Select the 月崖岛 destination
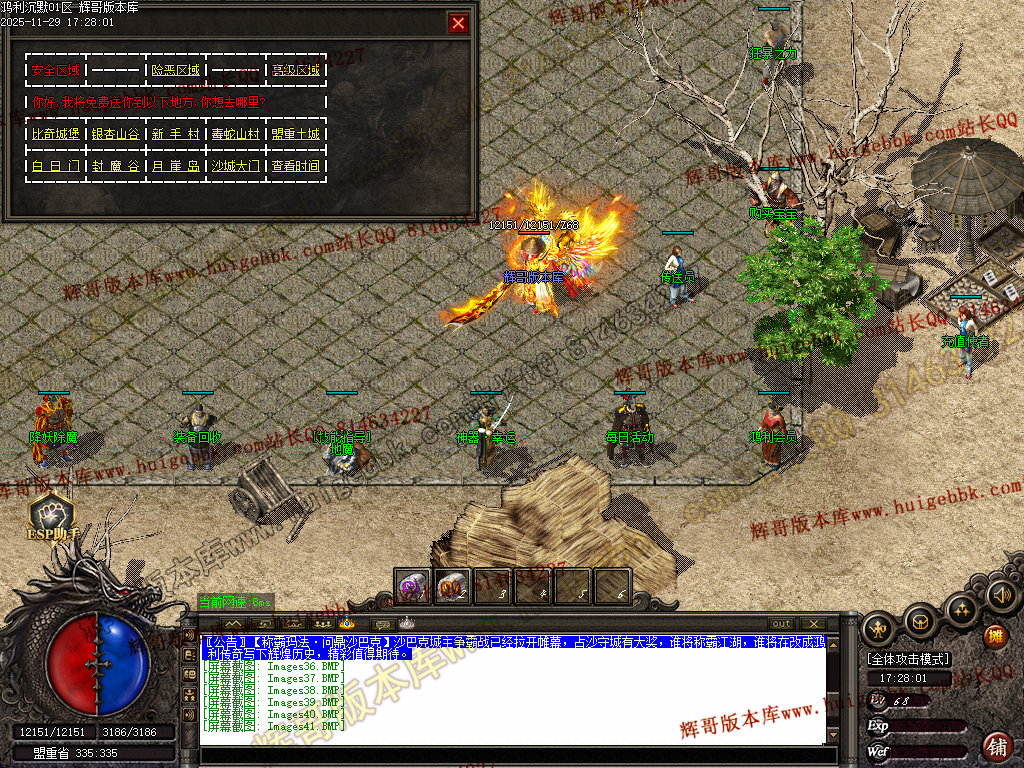The image size is (1024, 768). pyautogui.click(x=175, y=166)
